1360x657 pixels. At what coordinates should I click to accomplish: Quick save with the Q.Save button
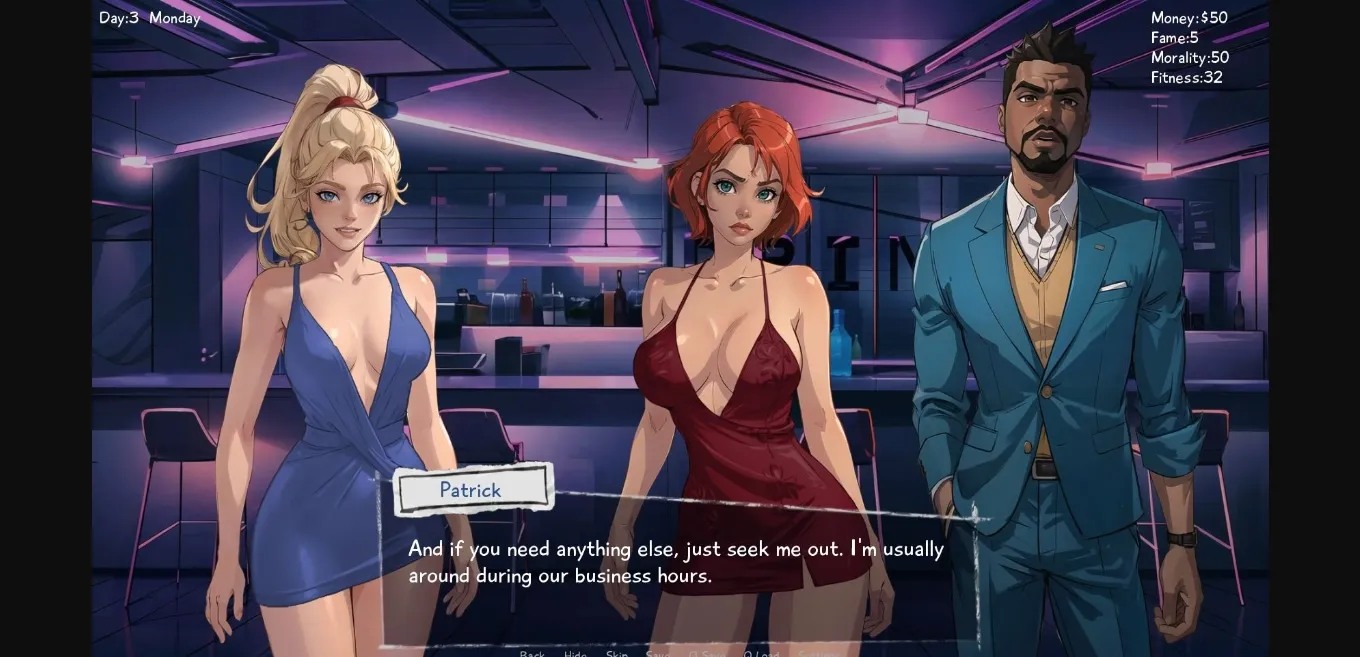tap(707, 654)
